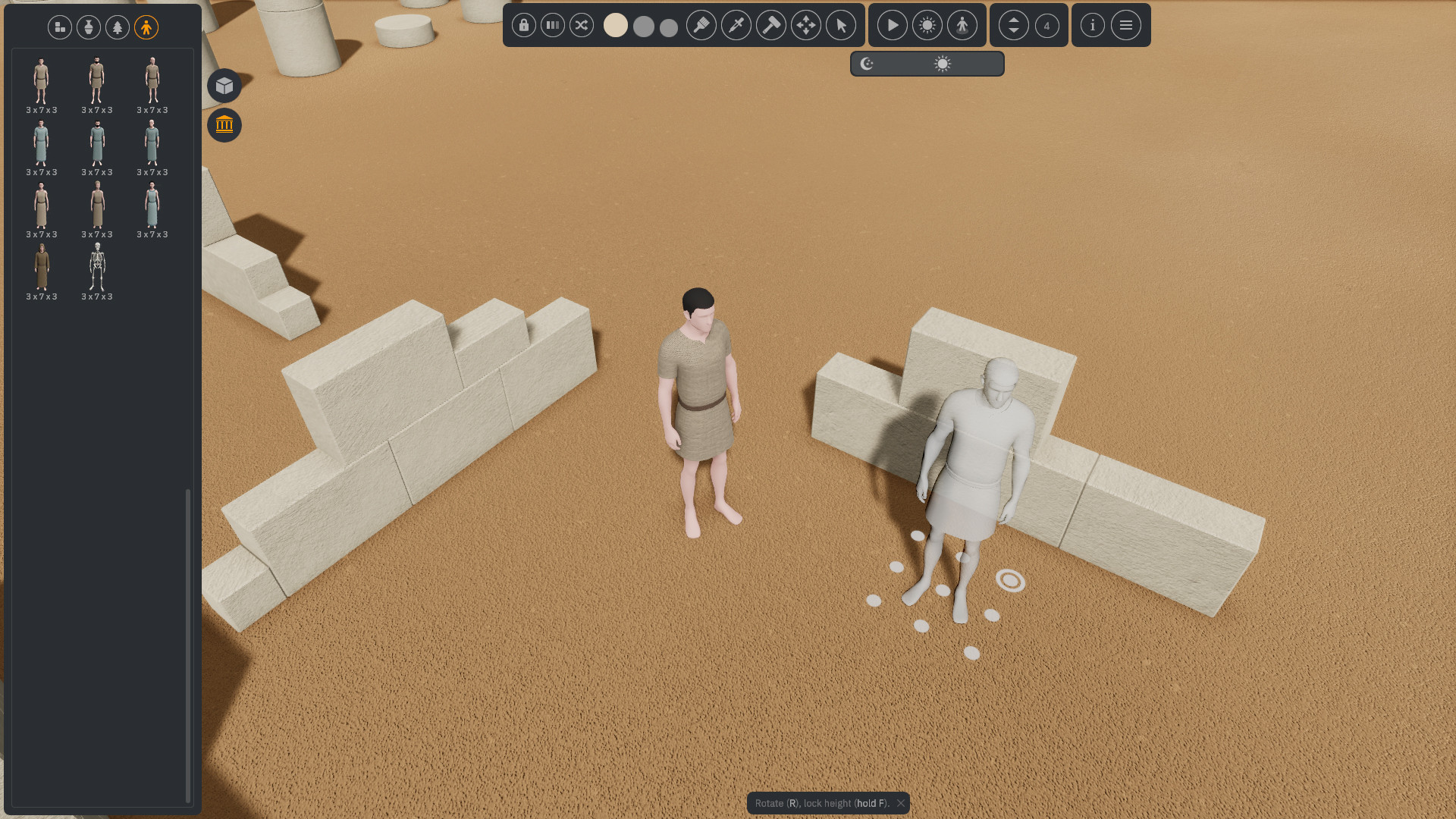Toggle the pause columns icon
Screen dimensions: 1456x819
point(552,25)
